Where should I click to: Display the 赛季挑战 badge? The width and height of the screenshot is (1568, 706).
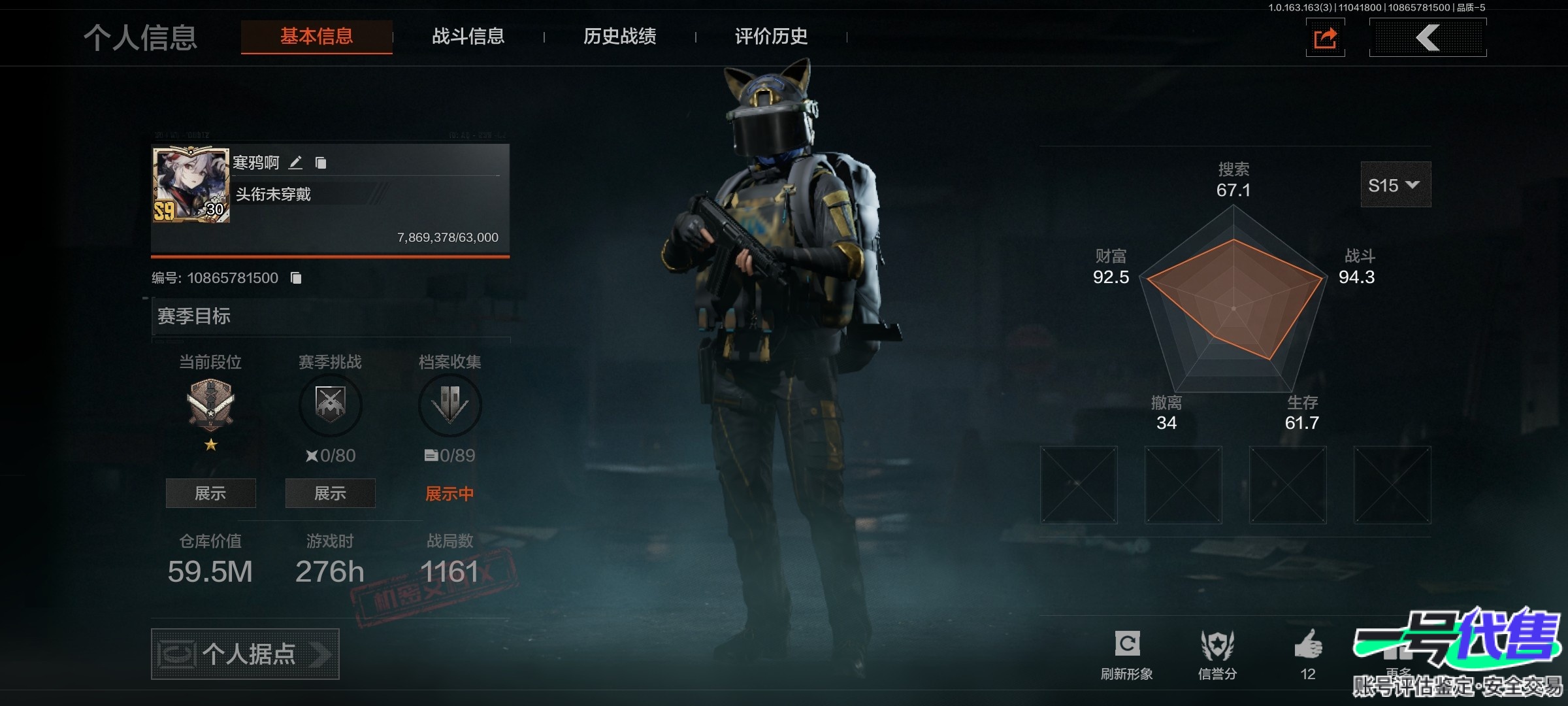[330, 494]
